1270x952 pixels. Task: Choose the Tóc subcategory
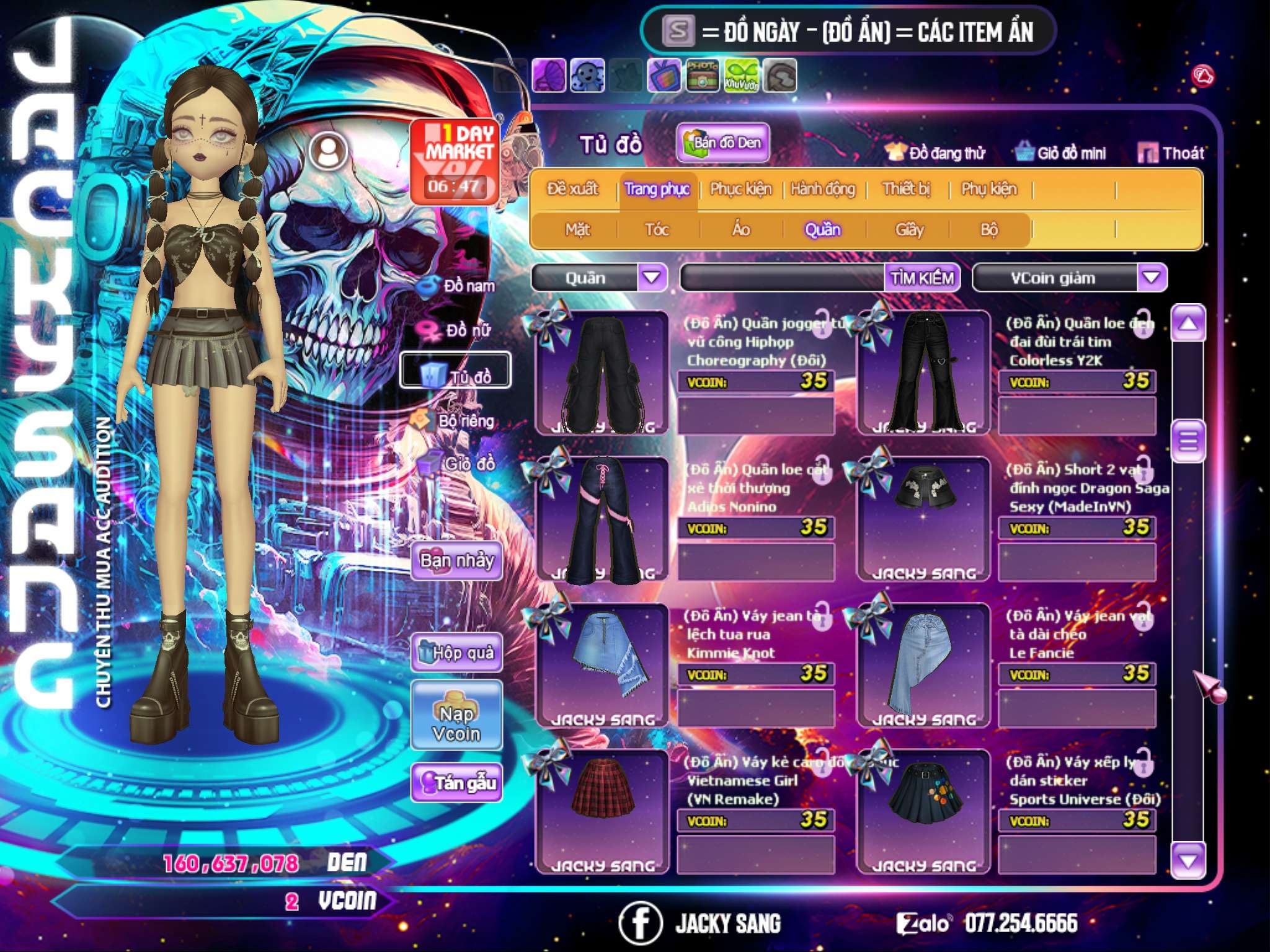click(x=657, y=230)
